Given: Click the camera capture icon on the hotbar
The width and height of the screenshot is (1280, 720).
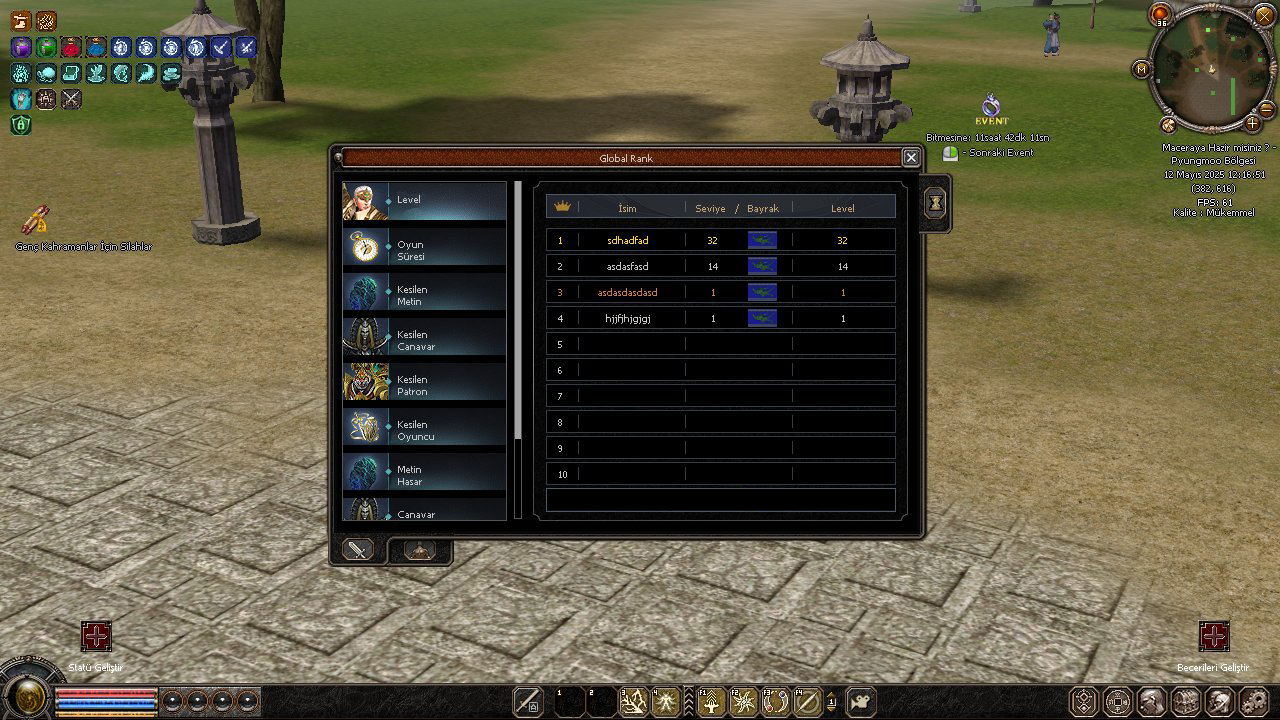Looking at the screenshot, I should [861, 702].
